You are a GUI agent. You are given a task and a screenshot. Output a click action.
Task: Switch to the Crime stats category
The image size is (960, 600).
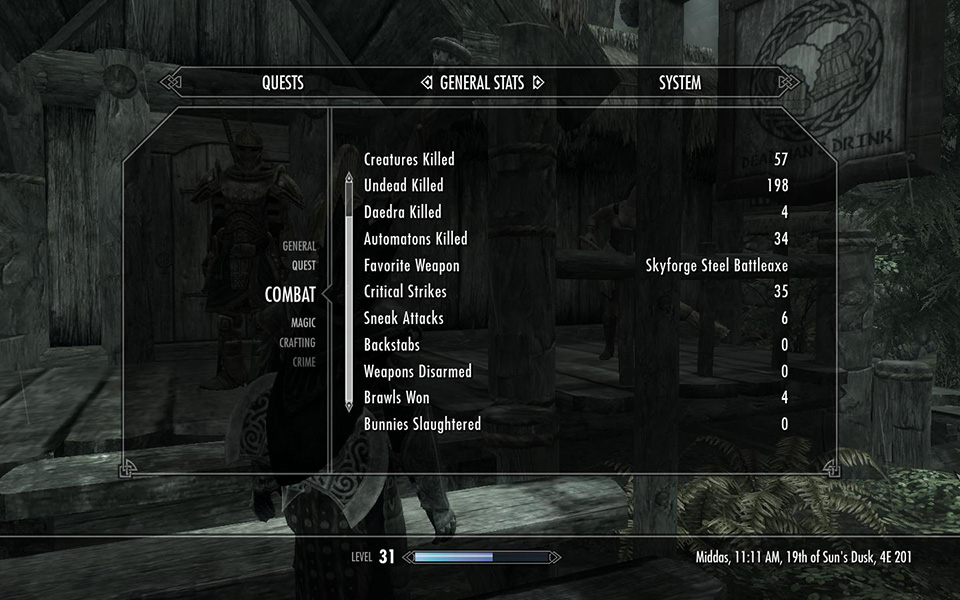[303, 362]
